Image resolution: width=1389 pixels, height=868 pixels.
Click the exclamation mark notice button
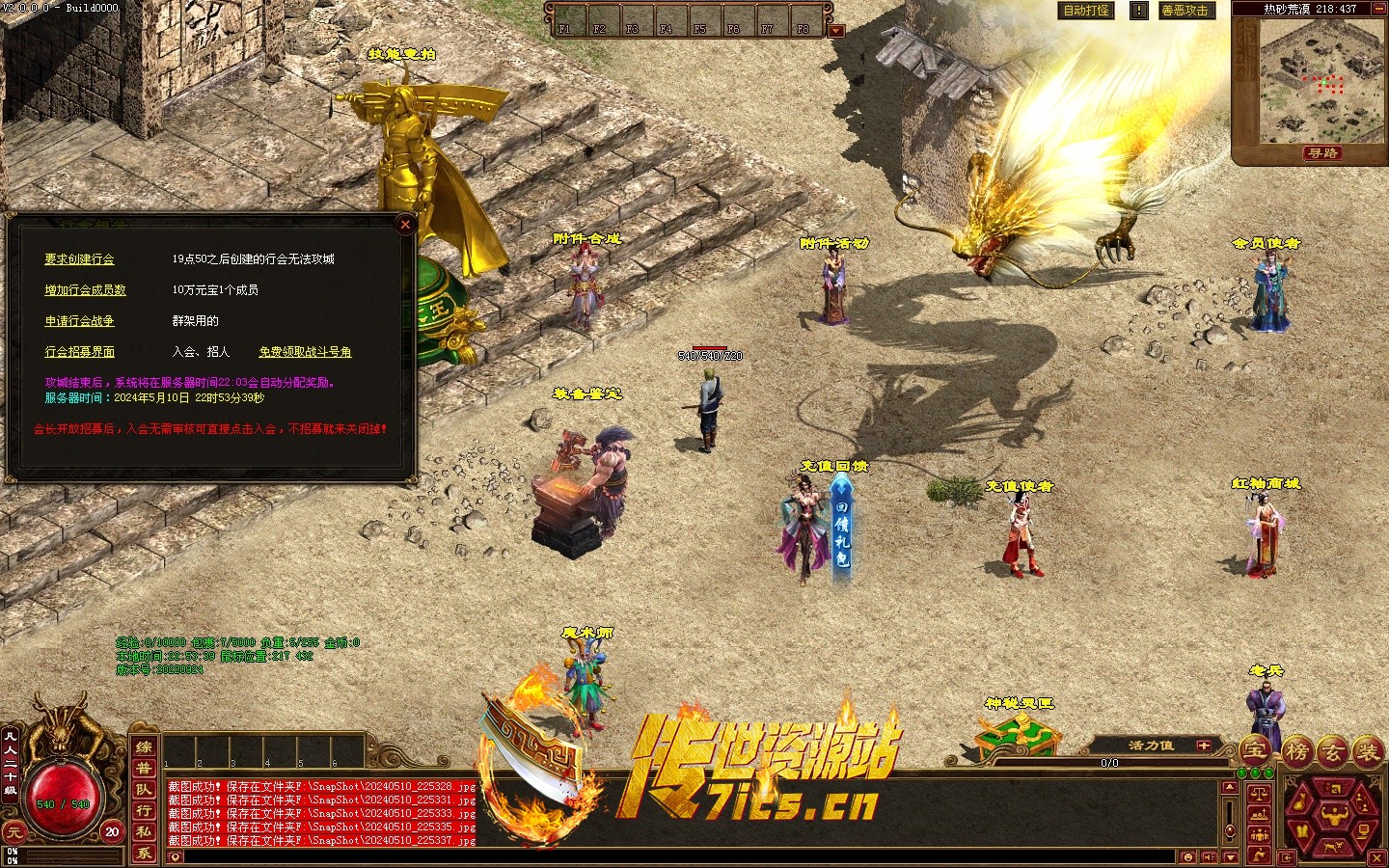click(x=1139, y=11)
